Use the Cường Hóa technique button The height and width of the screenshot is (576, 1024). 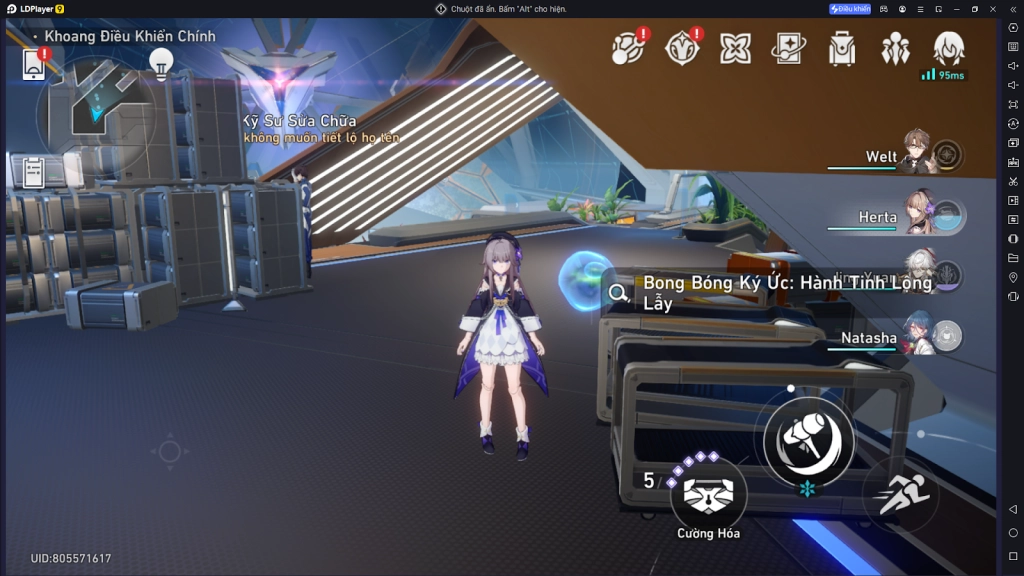708,494
